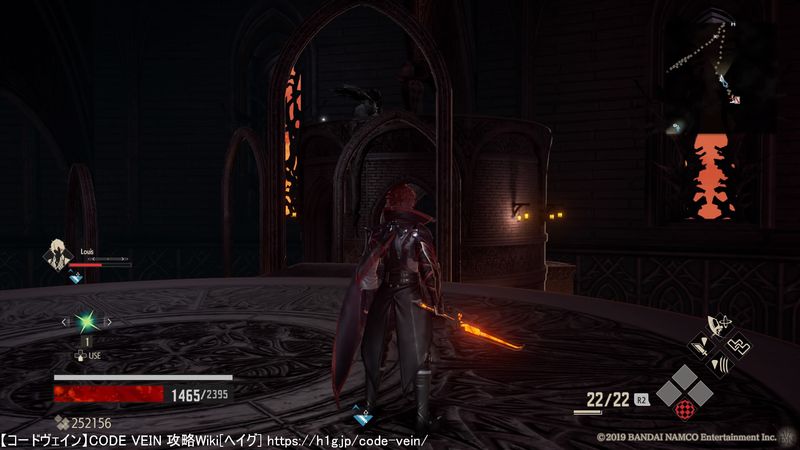800x450 pixels.
Task: Click the right arrow beside the quick item
Action: 107,322
